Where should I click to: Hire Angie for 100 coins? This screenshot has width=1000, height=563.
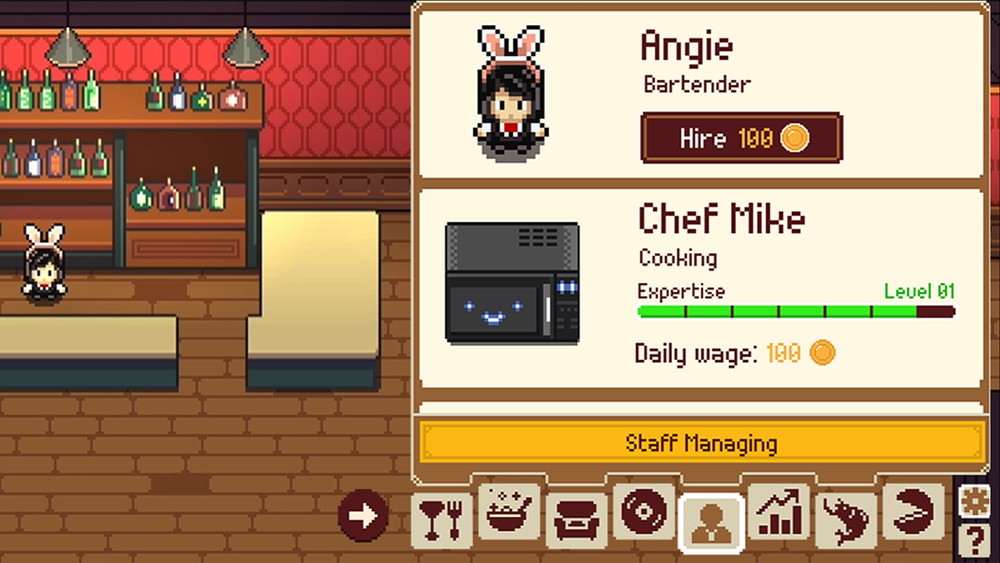tap(741, 138)
